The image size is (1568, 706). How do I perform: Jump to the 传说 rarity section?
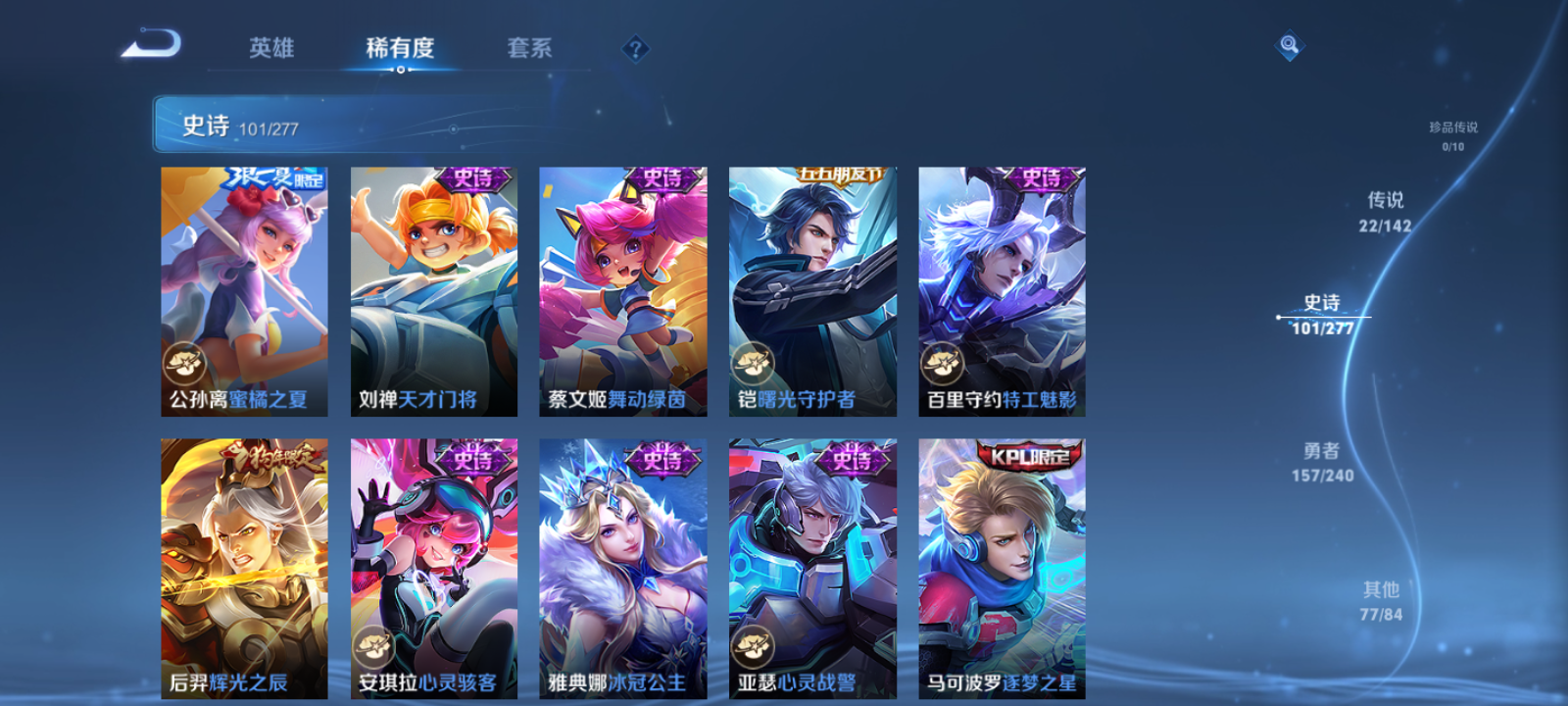(1384, 211)
